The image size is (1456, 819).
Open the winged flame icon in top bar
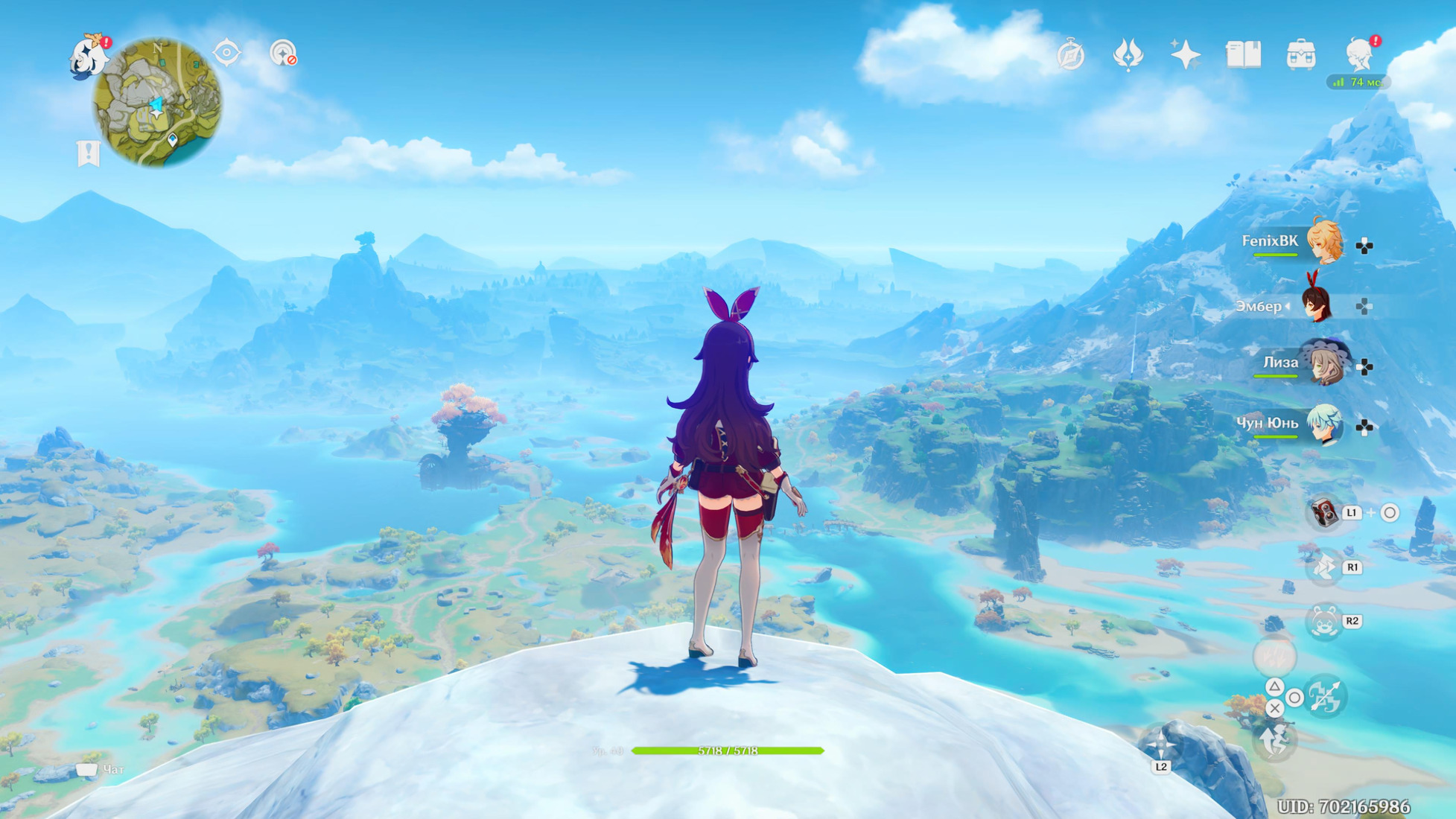(1128, 54)
